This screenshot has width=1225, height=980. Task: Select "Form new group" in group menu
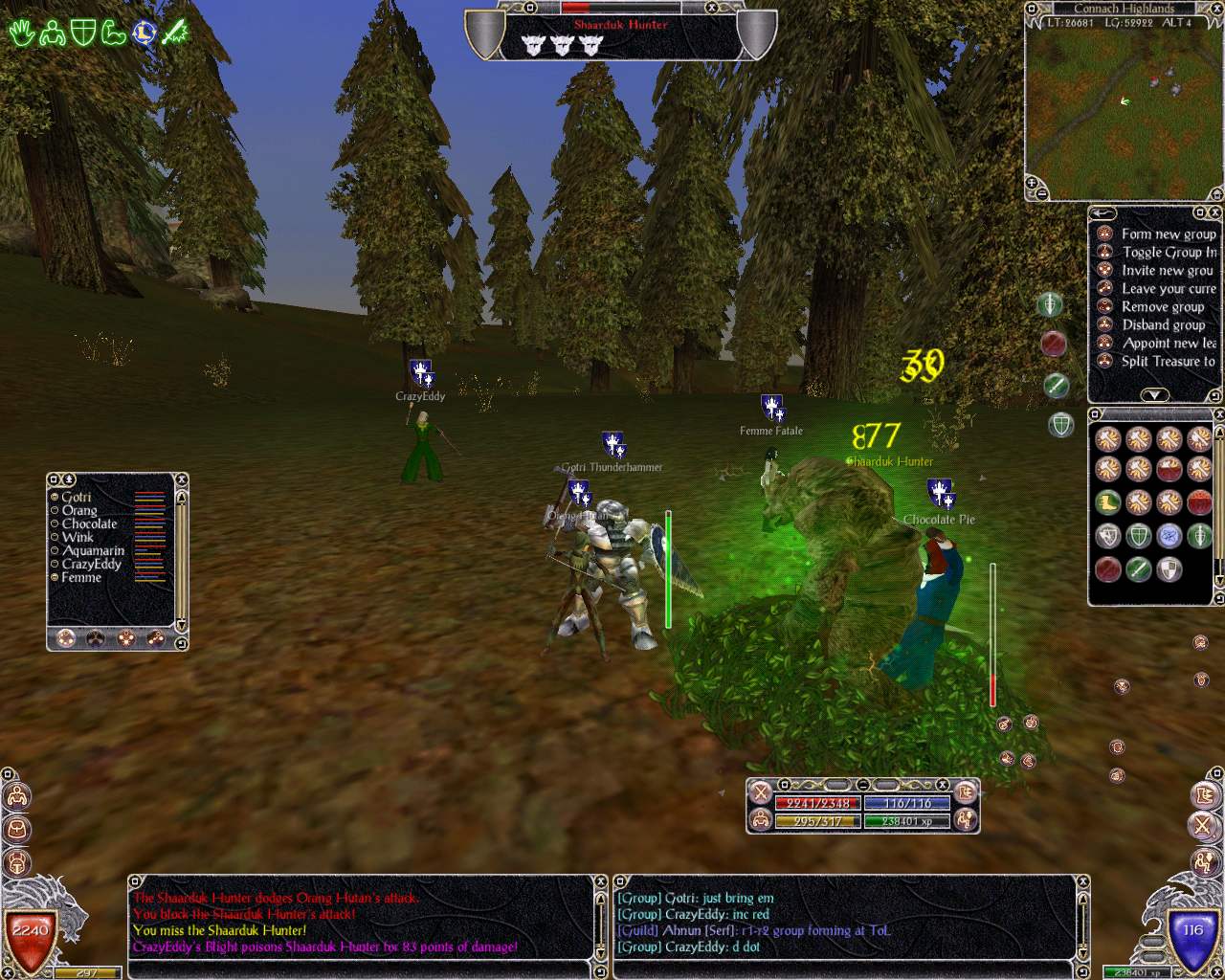(1168, 234)
